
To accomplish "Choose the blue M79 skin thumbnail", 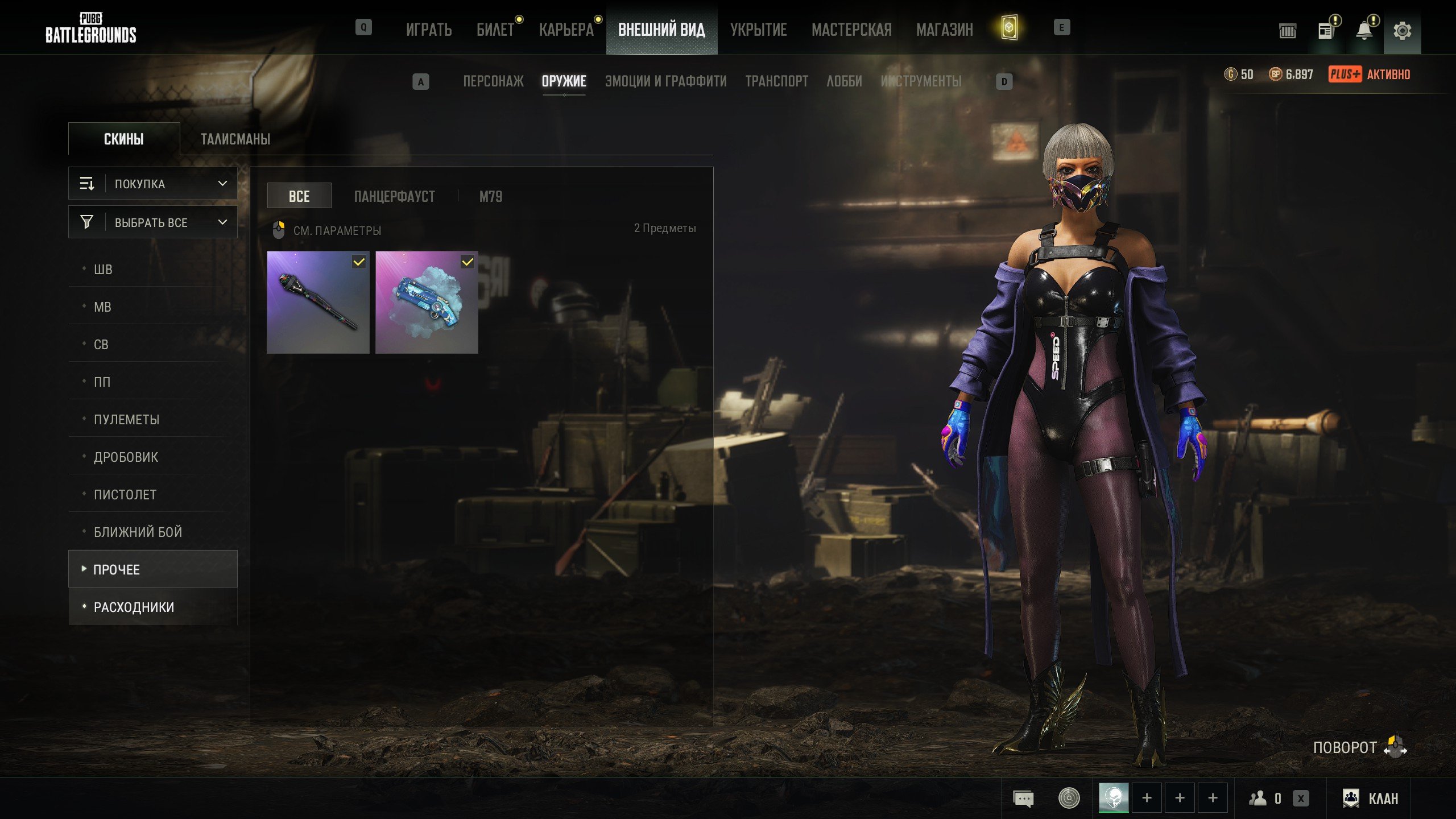I will pyautogui.click(x=427, y=303).
